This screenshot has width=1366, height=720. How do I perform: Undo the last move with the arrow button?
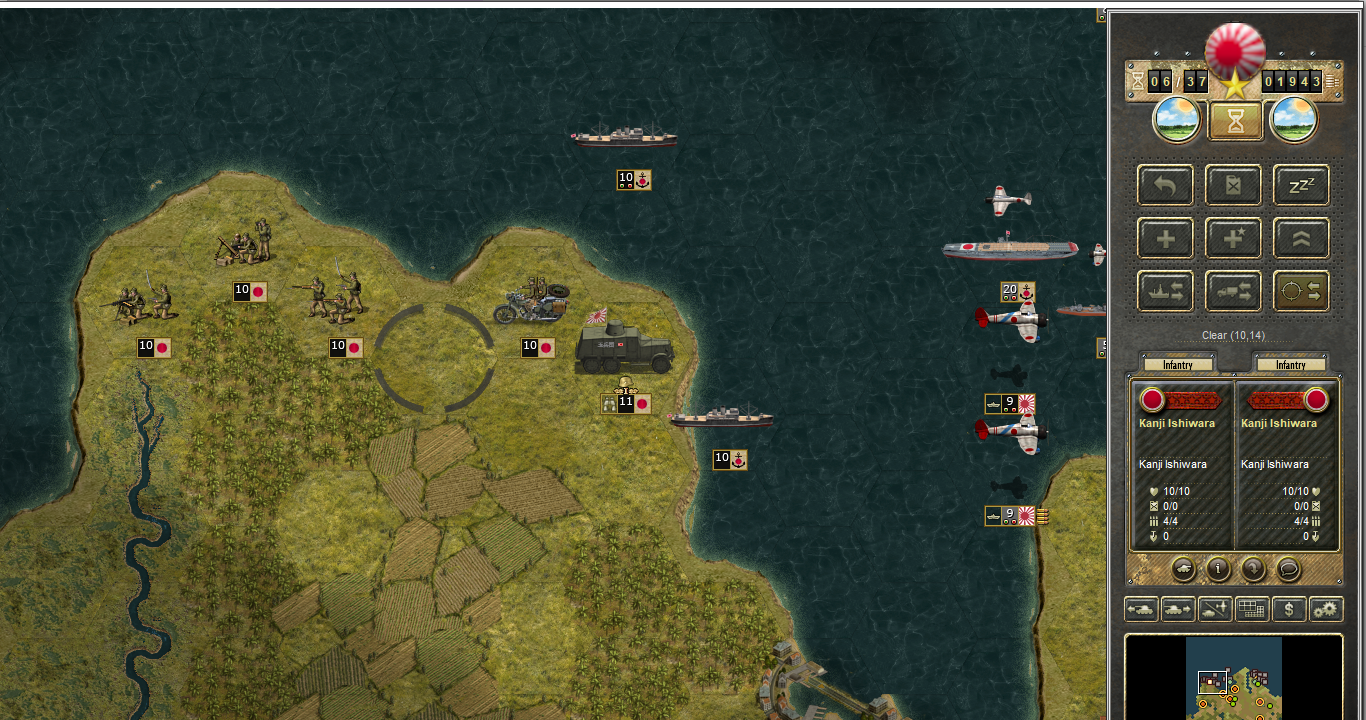[1165, 186]
